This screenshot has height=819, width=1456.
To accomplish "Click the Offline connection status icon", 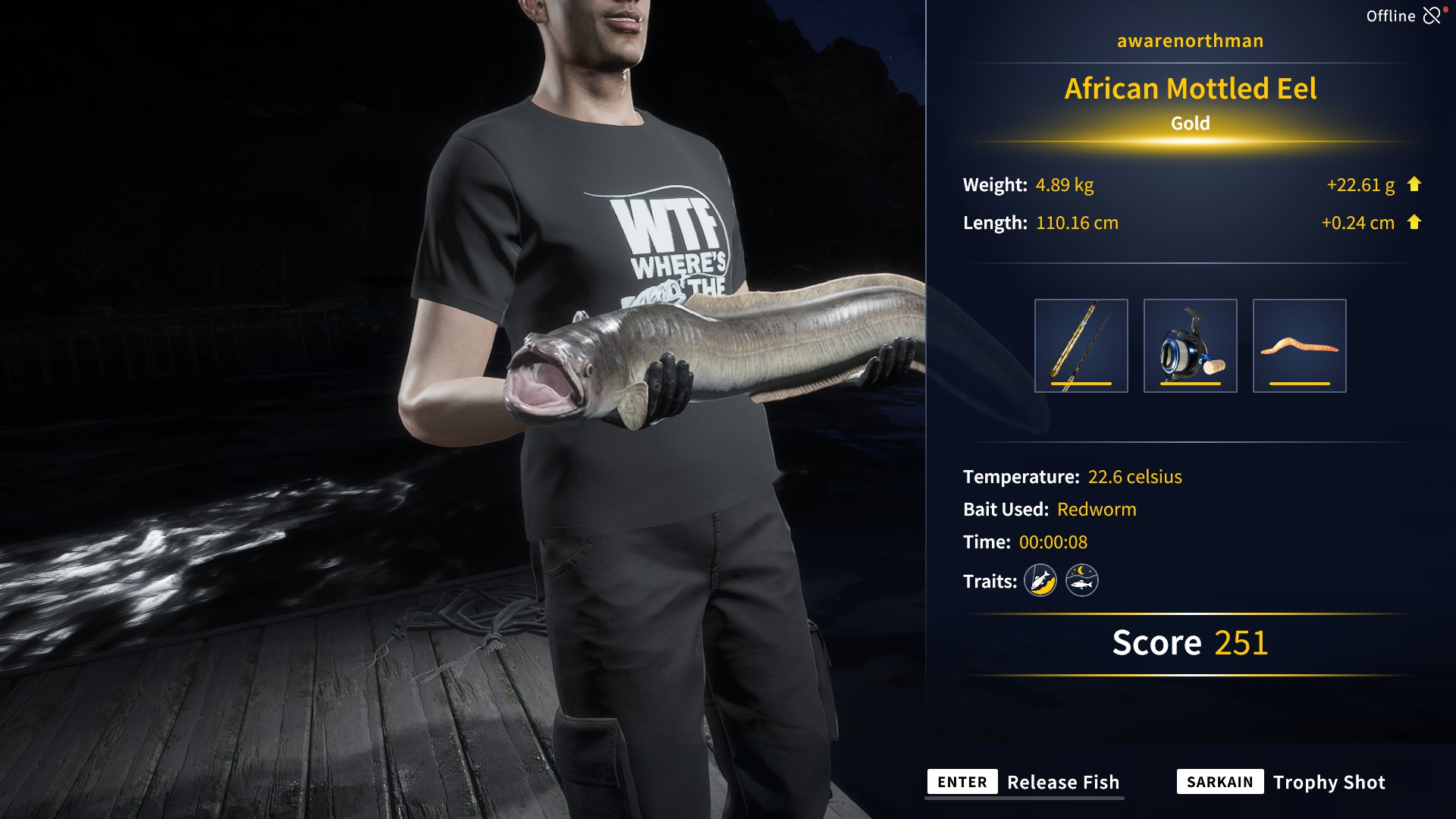I will click(1431, 16).
